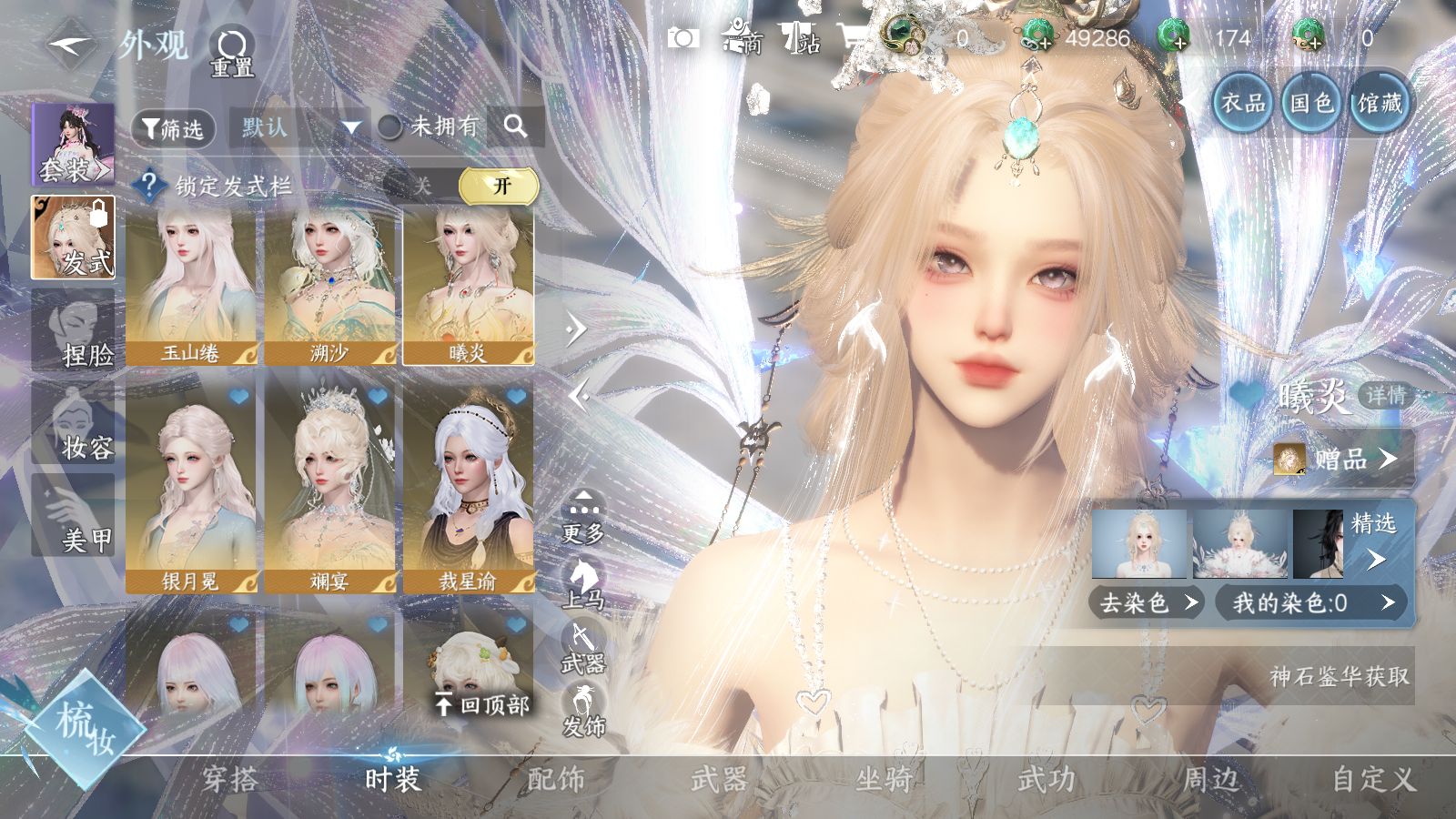Viewport: 1456px width, 819px height.
Task: Open the 默认 sort dropdown
Action: tap(298, 127)
